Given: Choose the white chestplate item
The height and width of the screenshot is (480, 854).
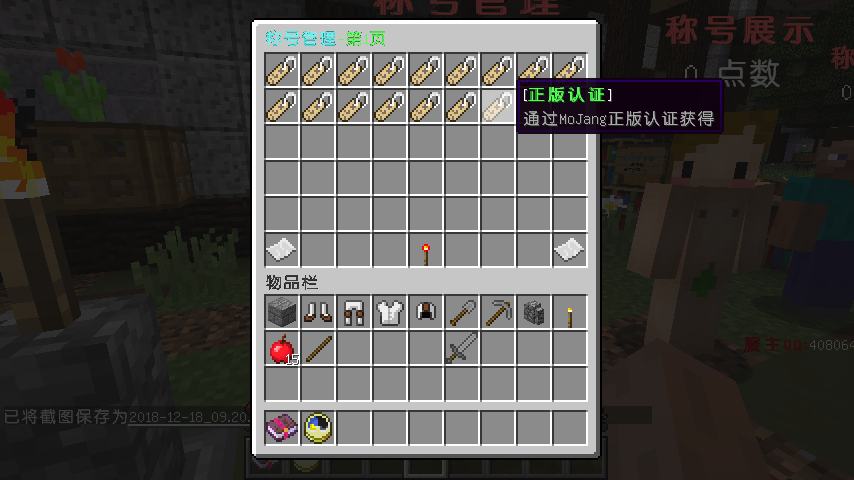Looking at the screenshot, I should click(389, 313).
